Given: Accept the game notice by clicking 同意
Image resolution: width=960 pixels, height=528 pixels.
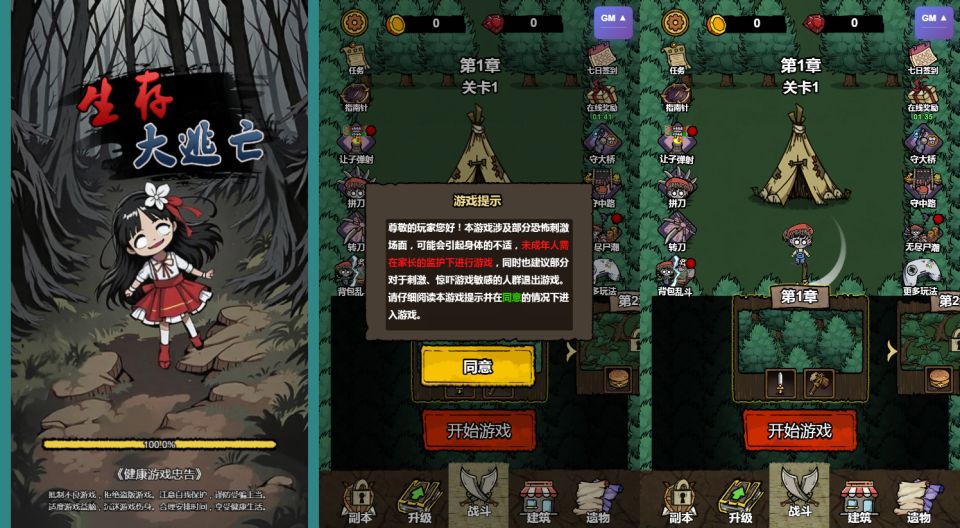Looking at the screenshot, I should [477, 366].
